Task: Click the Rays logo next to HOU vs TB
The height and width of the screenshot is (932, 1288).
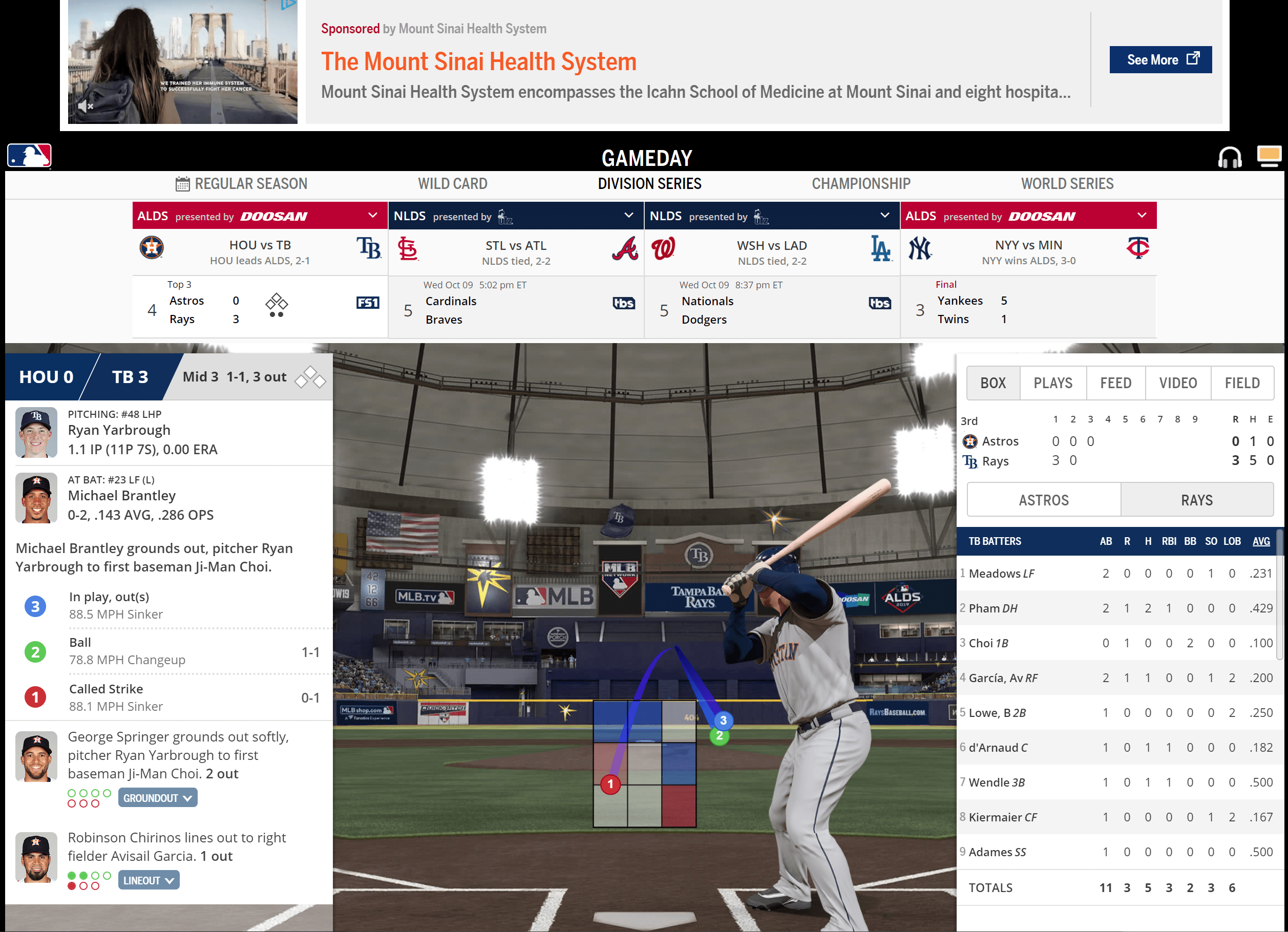Action: (x=370, y=248)
